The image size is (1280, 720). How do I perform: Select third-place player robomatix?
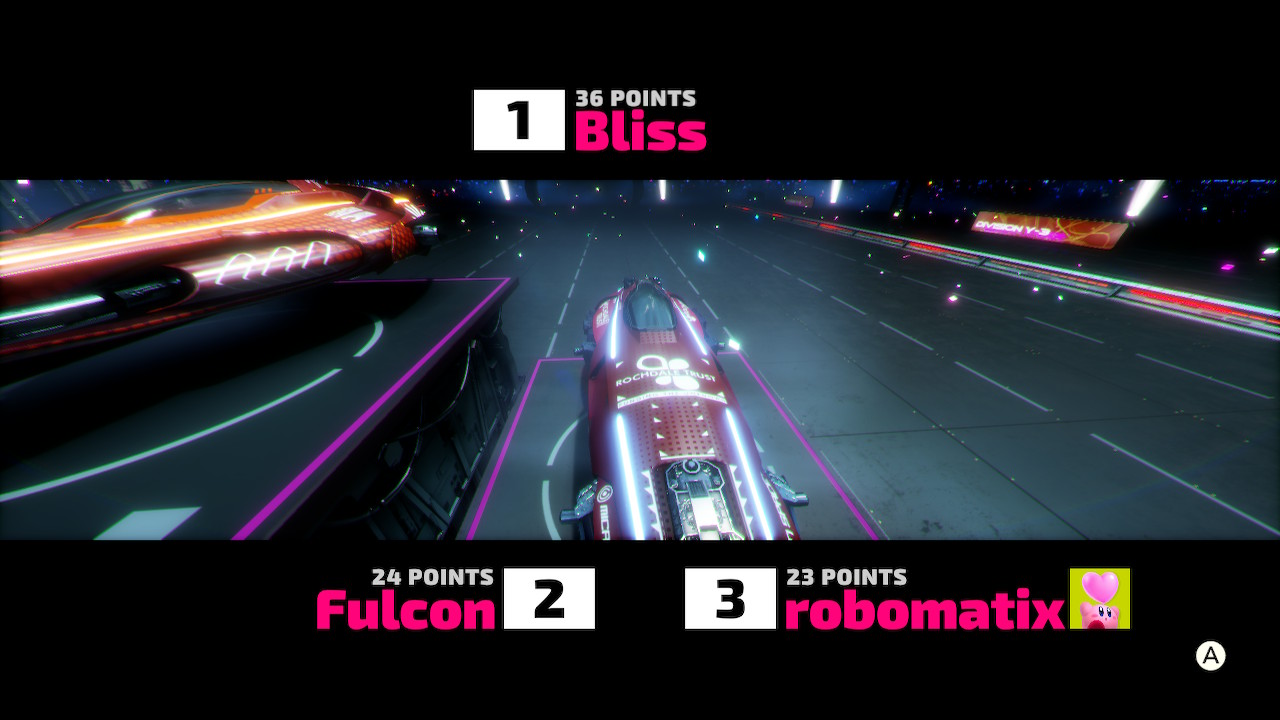pyautogui.click(x=924, y=610)
